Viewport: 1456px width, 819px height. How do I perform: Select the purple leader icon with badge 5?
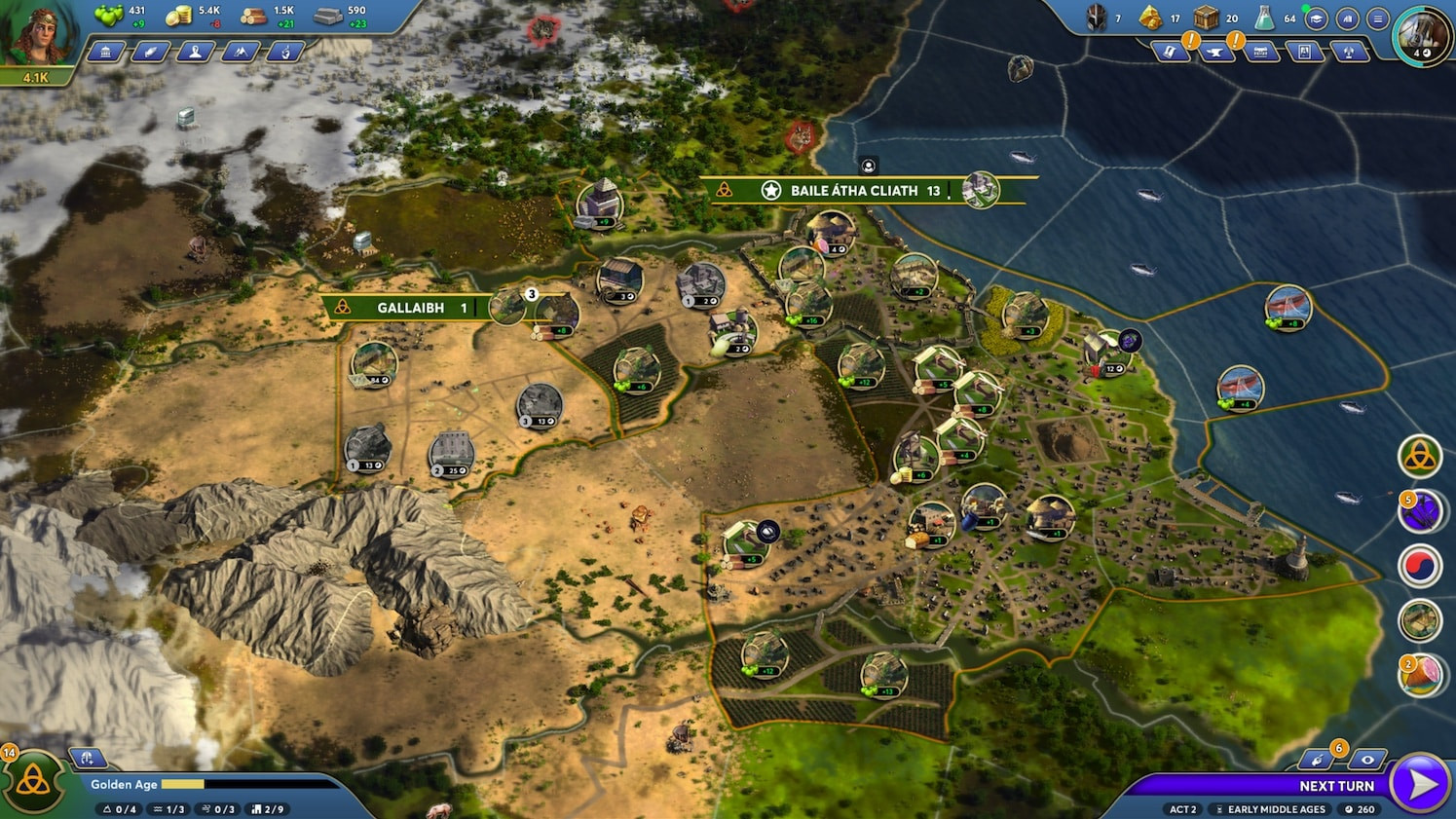point(1419,510)
